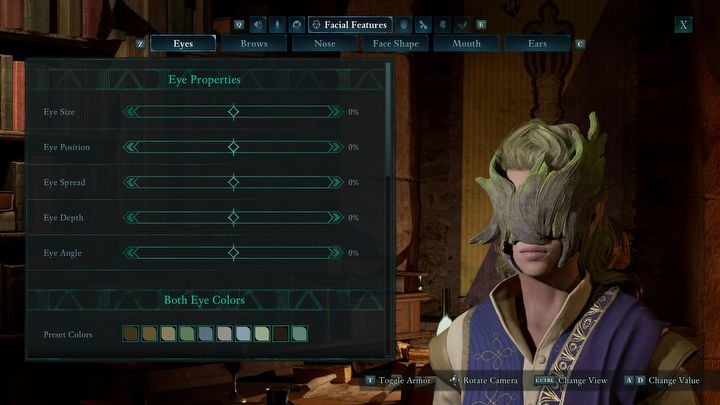
Task: Click the Eye Position slider handle
Action: [x=233, y=147]
